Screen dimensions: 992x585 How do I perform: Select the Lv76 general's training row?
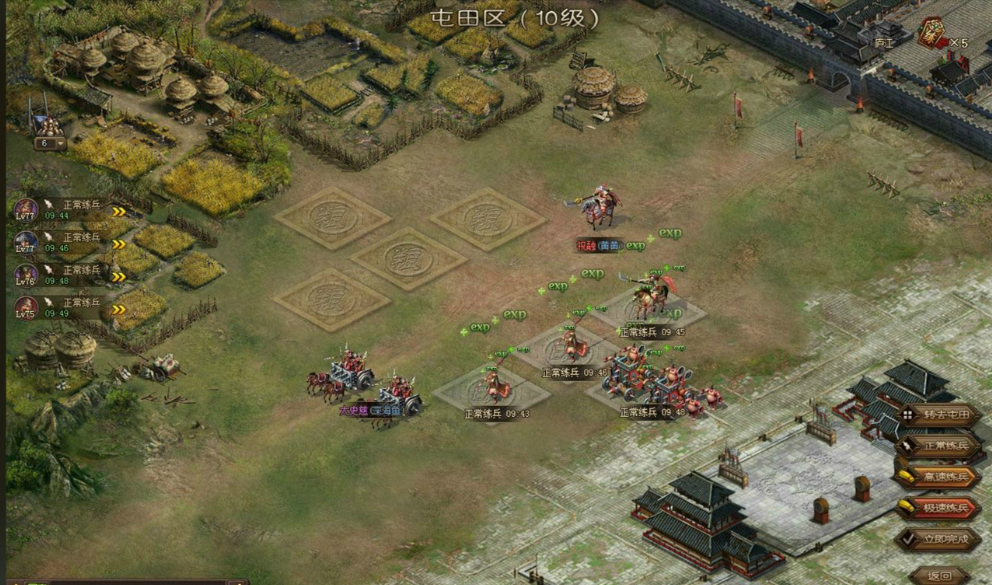click(x=70, y=275)
